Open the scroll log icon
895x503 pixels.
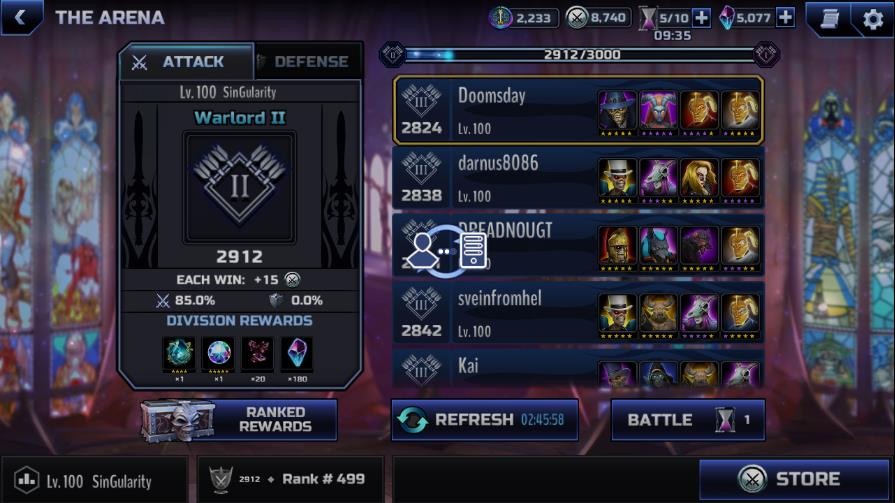828,18
